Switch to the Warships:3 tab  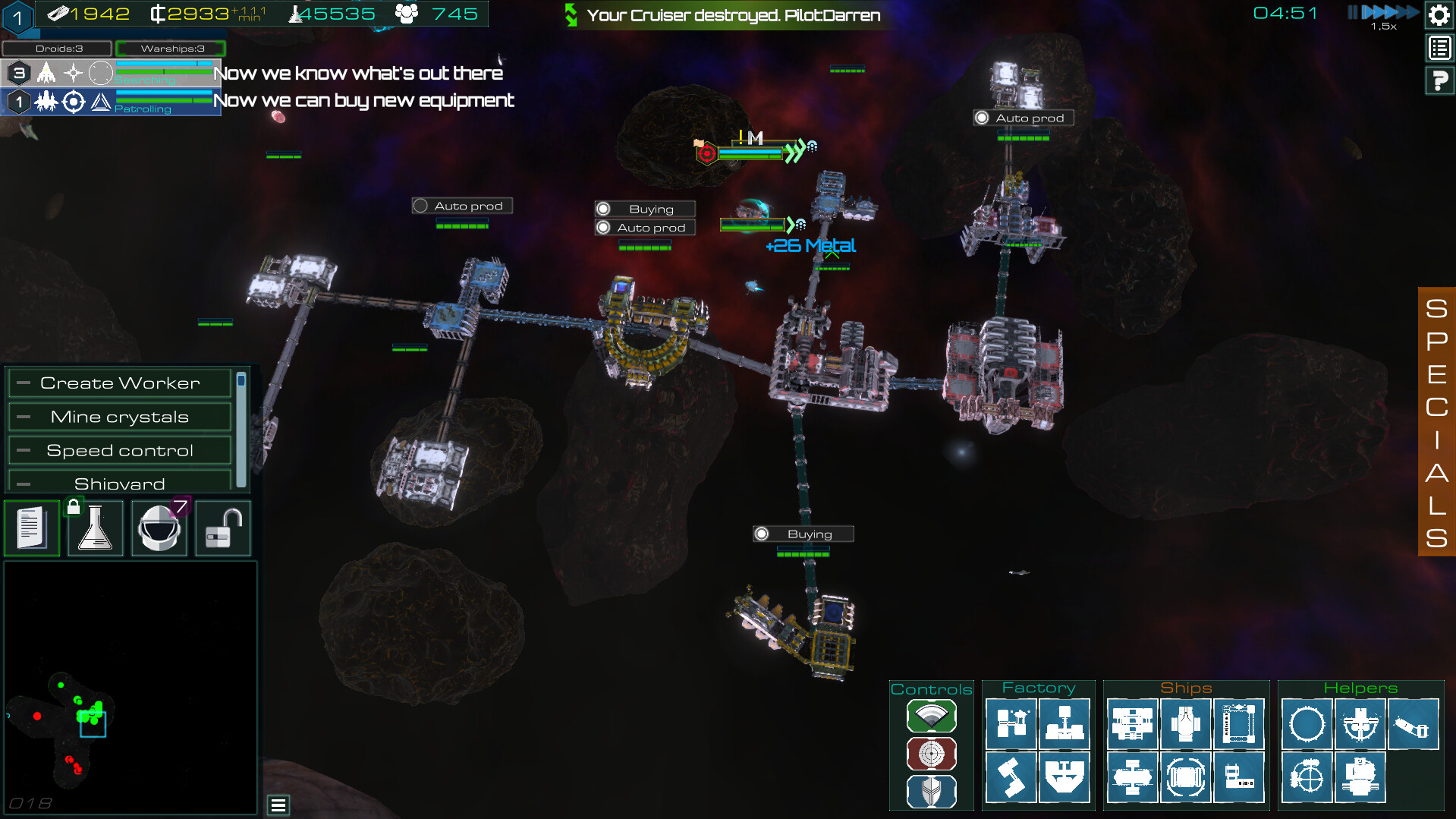[x=171, y=48]
